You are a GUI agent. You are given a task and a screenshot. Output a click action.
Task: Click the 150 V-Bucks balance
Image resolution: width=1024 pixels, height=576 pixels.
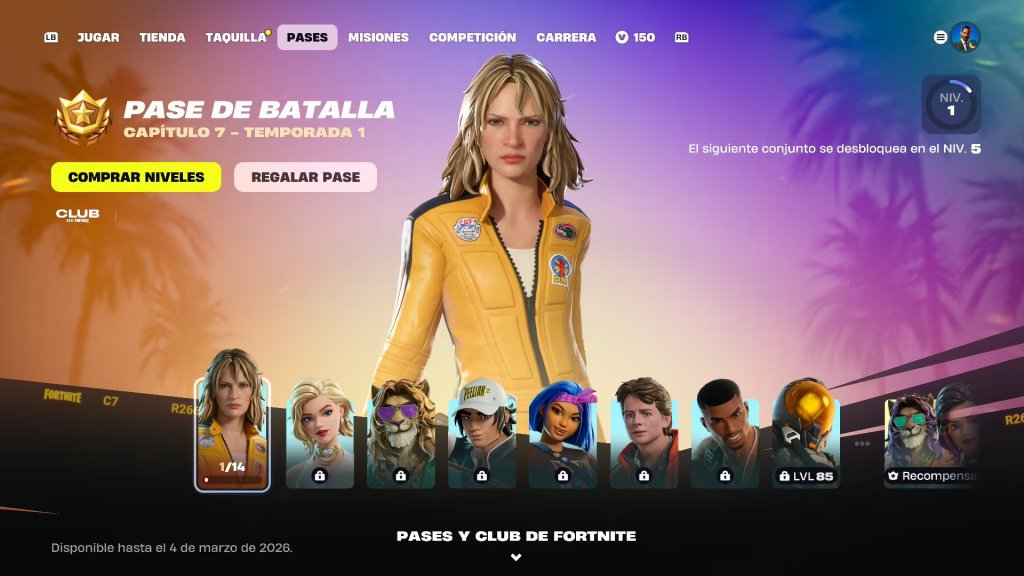[x=636, y=37]
